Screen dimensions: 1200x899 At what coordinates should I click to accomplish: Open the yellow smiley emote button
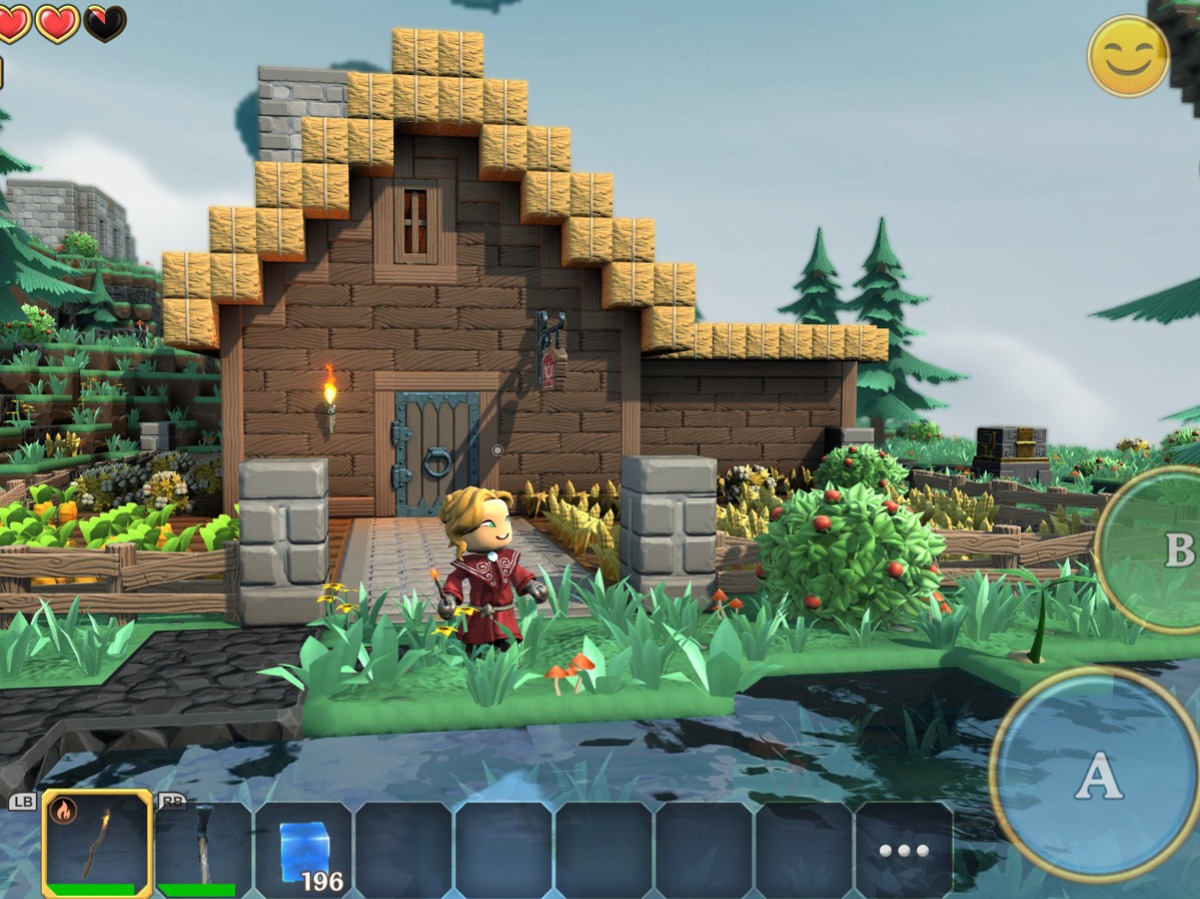tap(1128, 56)
